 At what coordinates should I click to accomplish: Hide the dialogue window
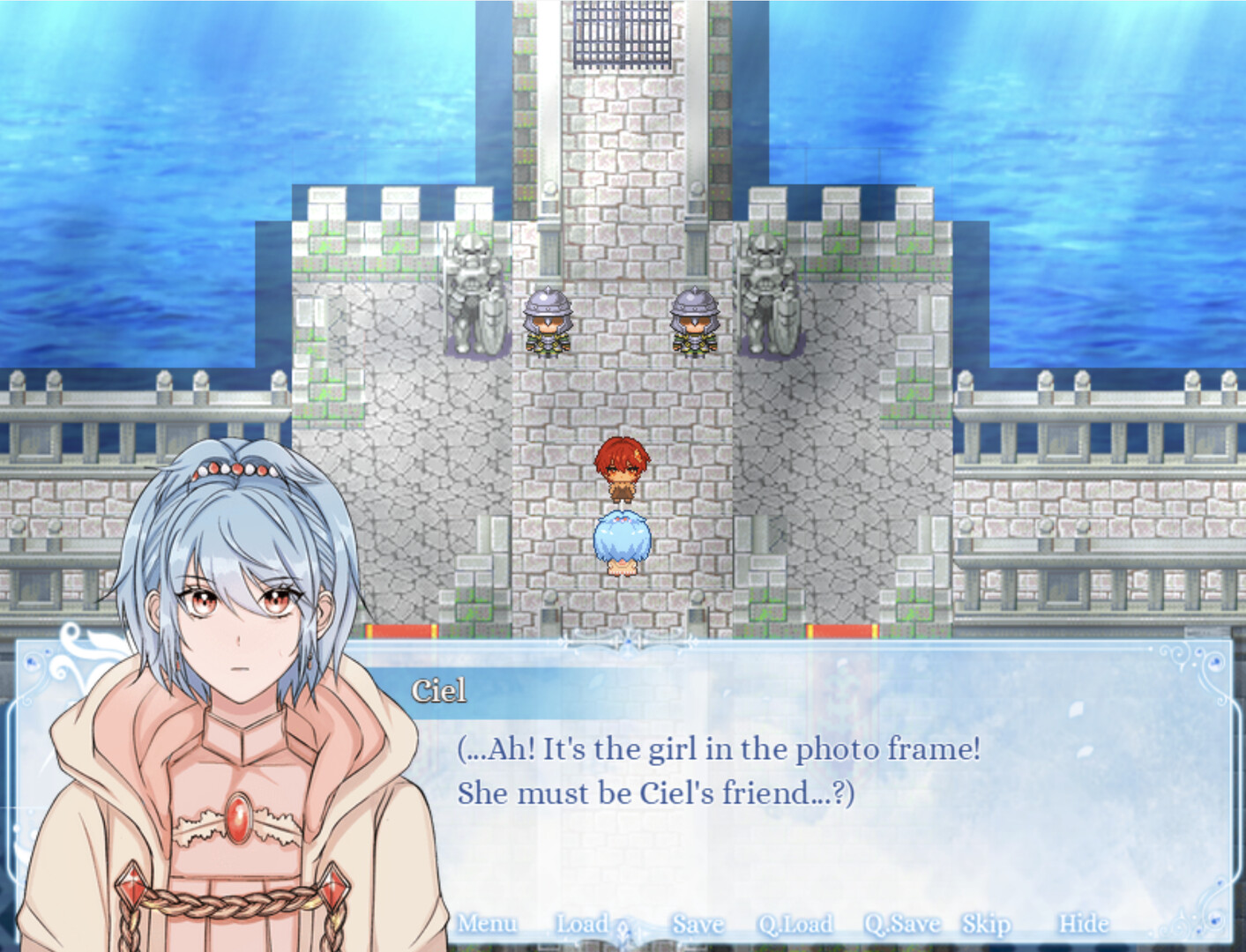tap(1086, 925)
